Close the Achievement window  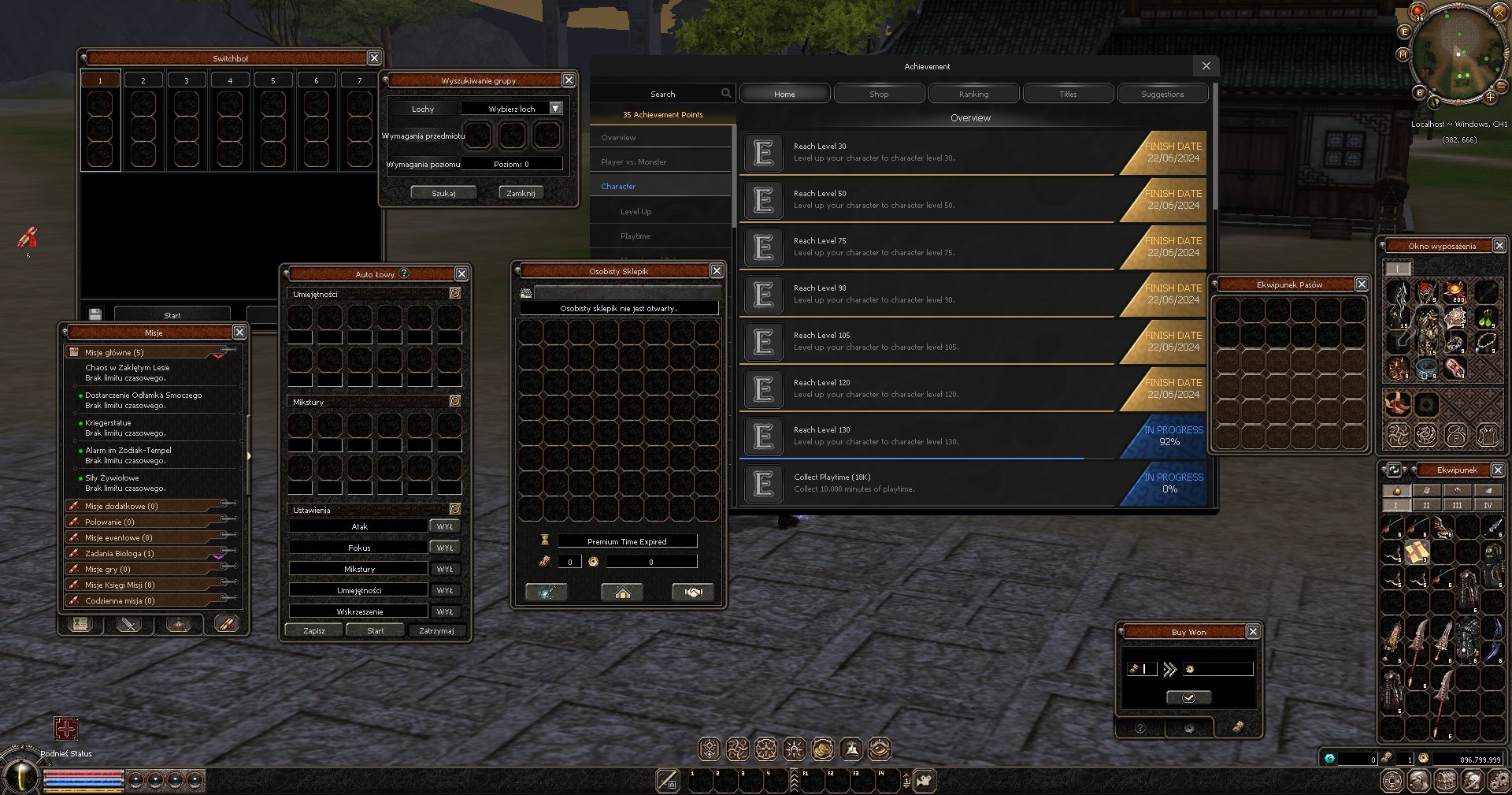pyautogui.click(x=1206, y=66)
